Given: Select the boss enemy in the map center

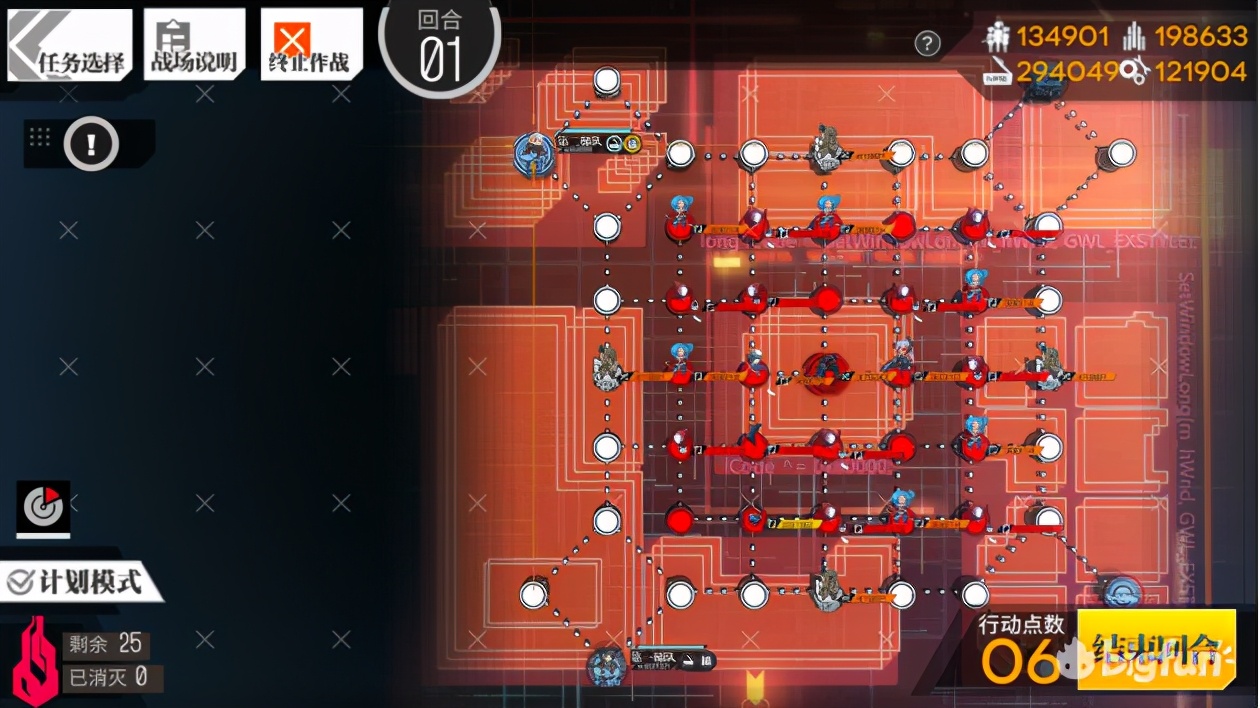Looking at the screenshot, I should tap(826, 371).
